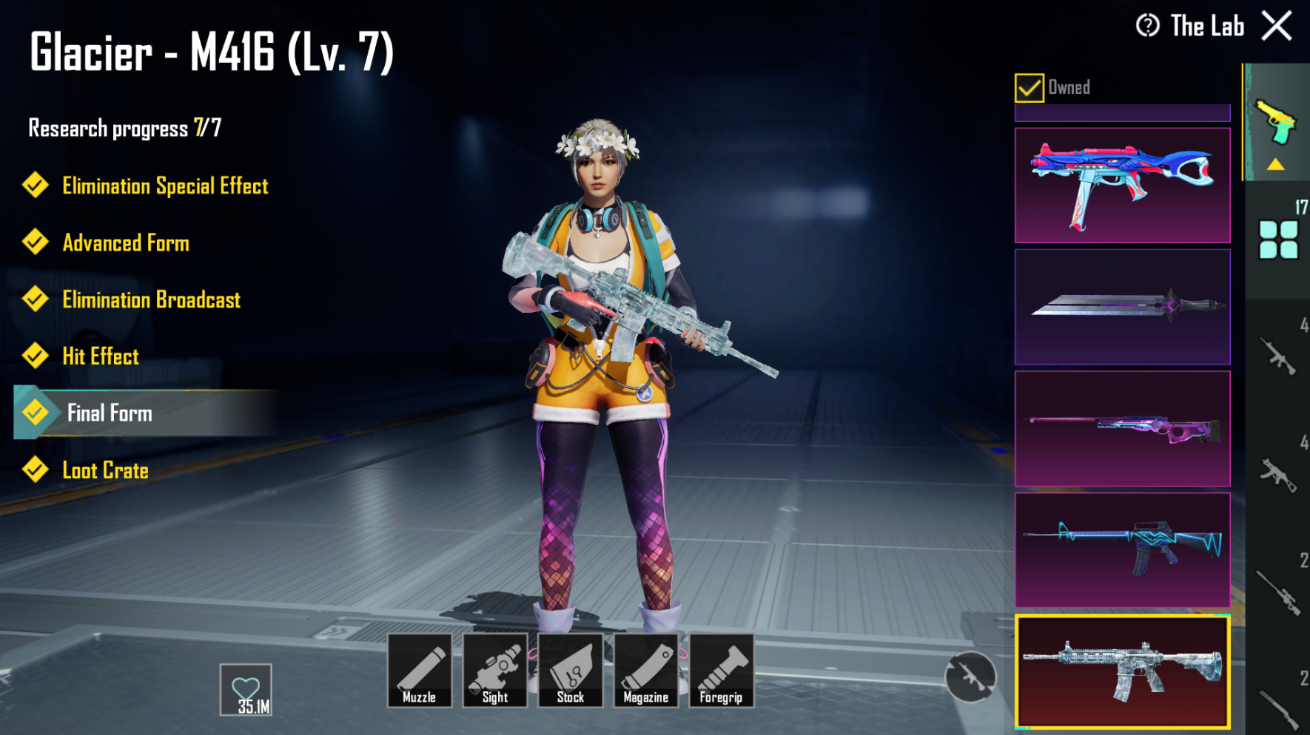Open the Final Form research entry
Image resolution: width=1310 pixels, height=735 pixels.
pyautogui.click(x=110, y=413)
